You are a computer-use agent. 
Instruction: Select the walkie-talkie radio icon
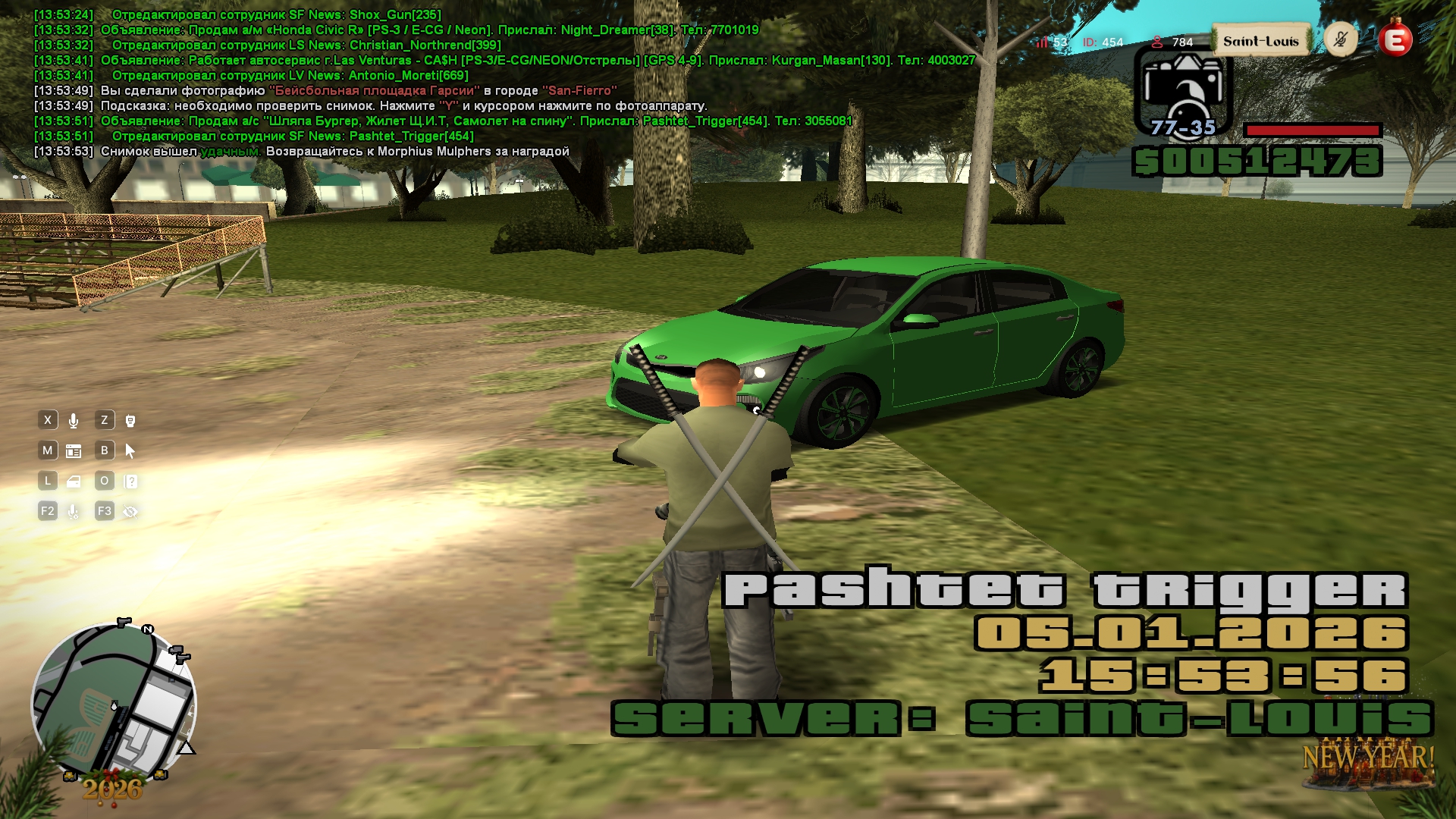[x=130, y=421]
